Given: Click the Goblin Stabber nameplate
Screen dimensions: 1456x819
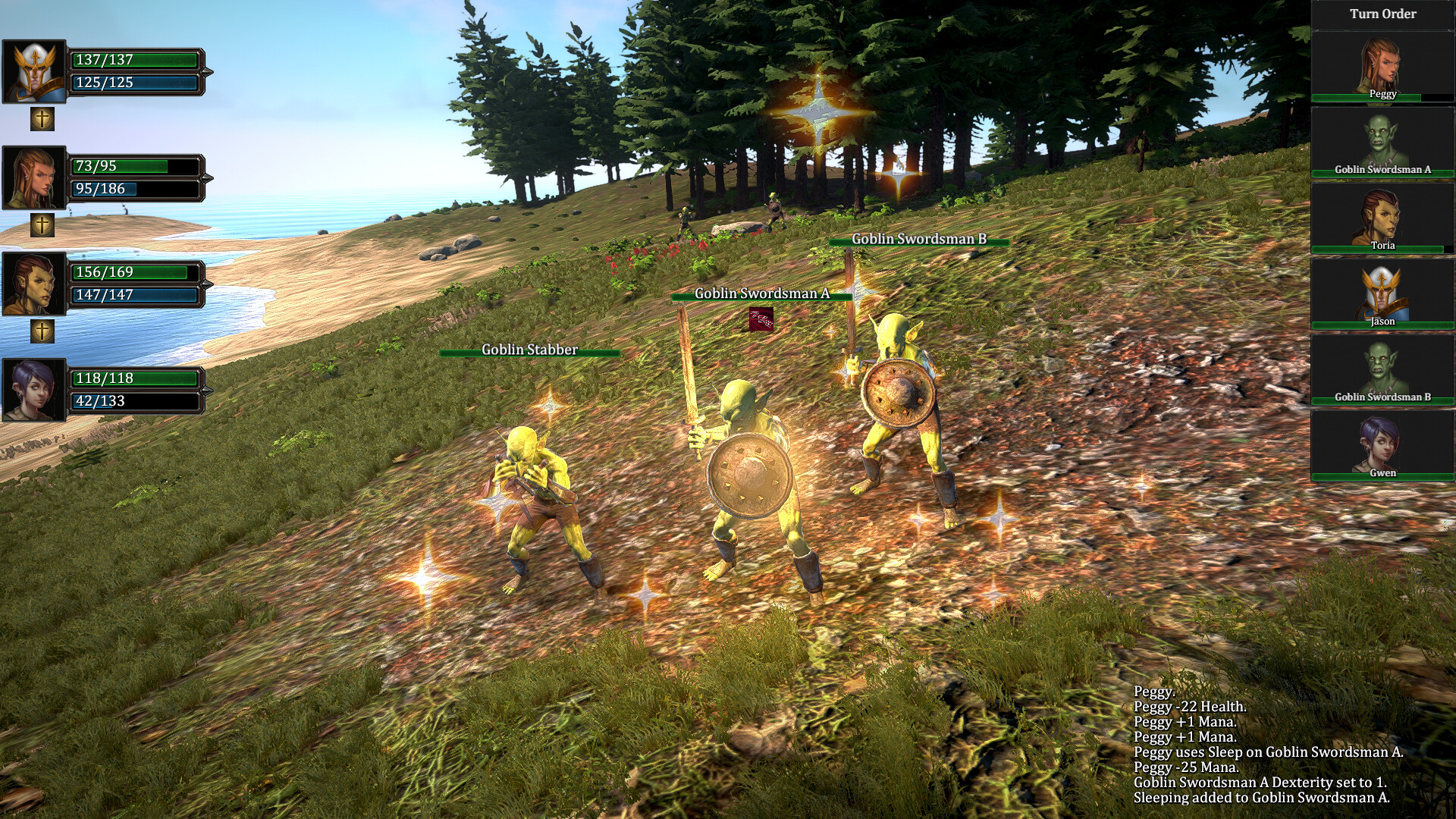Looking at the screenshot, I should pos(529,350).
